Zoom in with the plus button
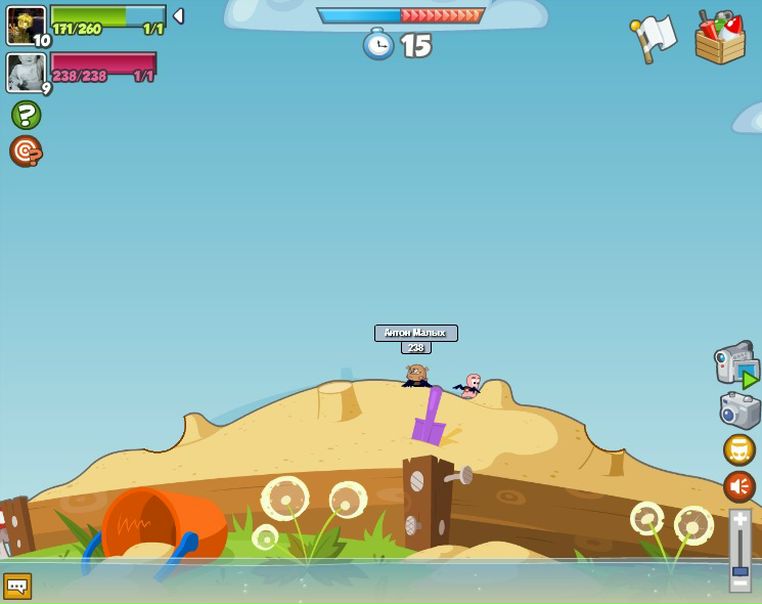The height and width of the screenshot is (604, 762). (740, 520)
